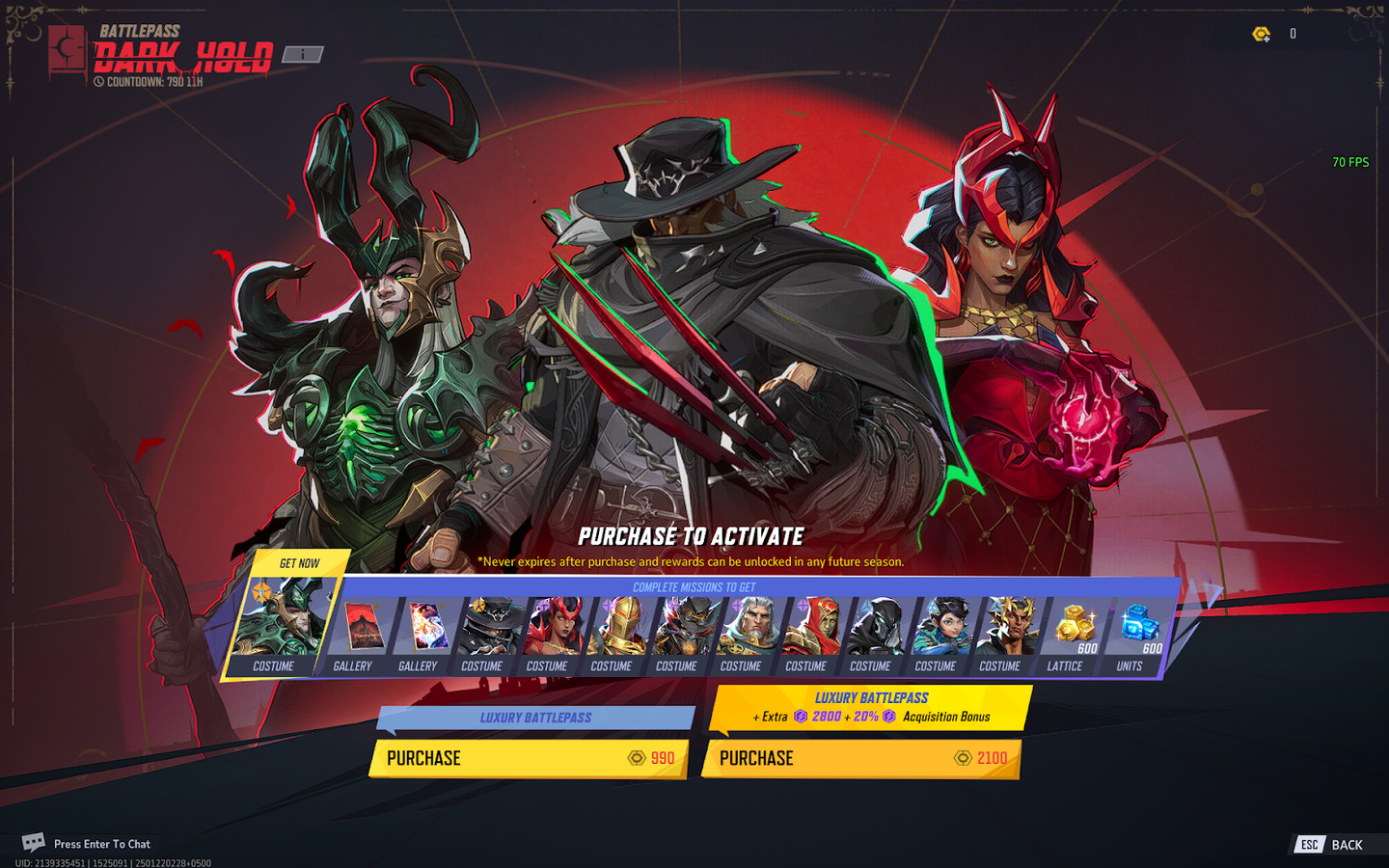The image size is (1389, 868).
Task: Click the gold currency plus icon to add funds
Action: click(x=1262, y=32)
